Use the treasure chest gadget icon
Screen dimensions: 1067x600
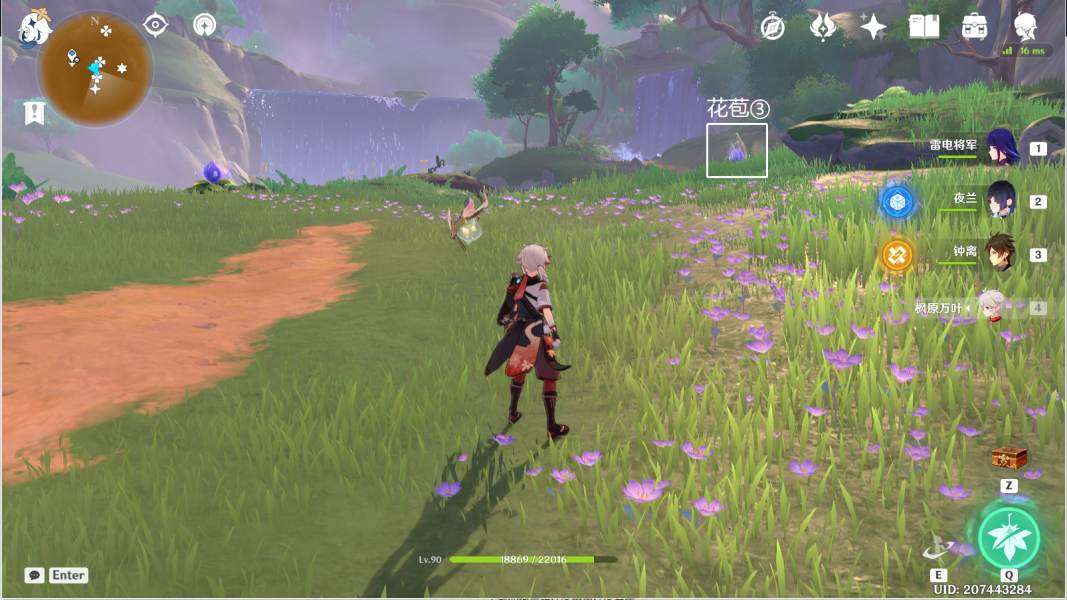click(x=1009, y=459)
